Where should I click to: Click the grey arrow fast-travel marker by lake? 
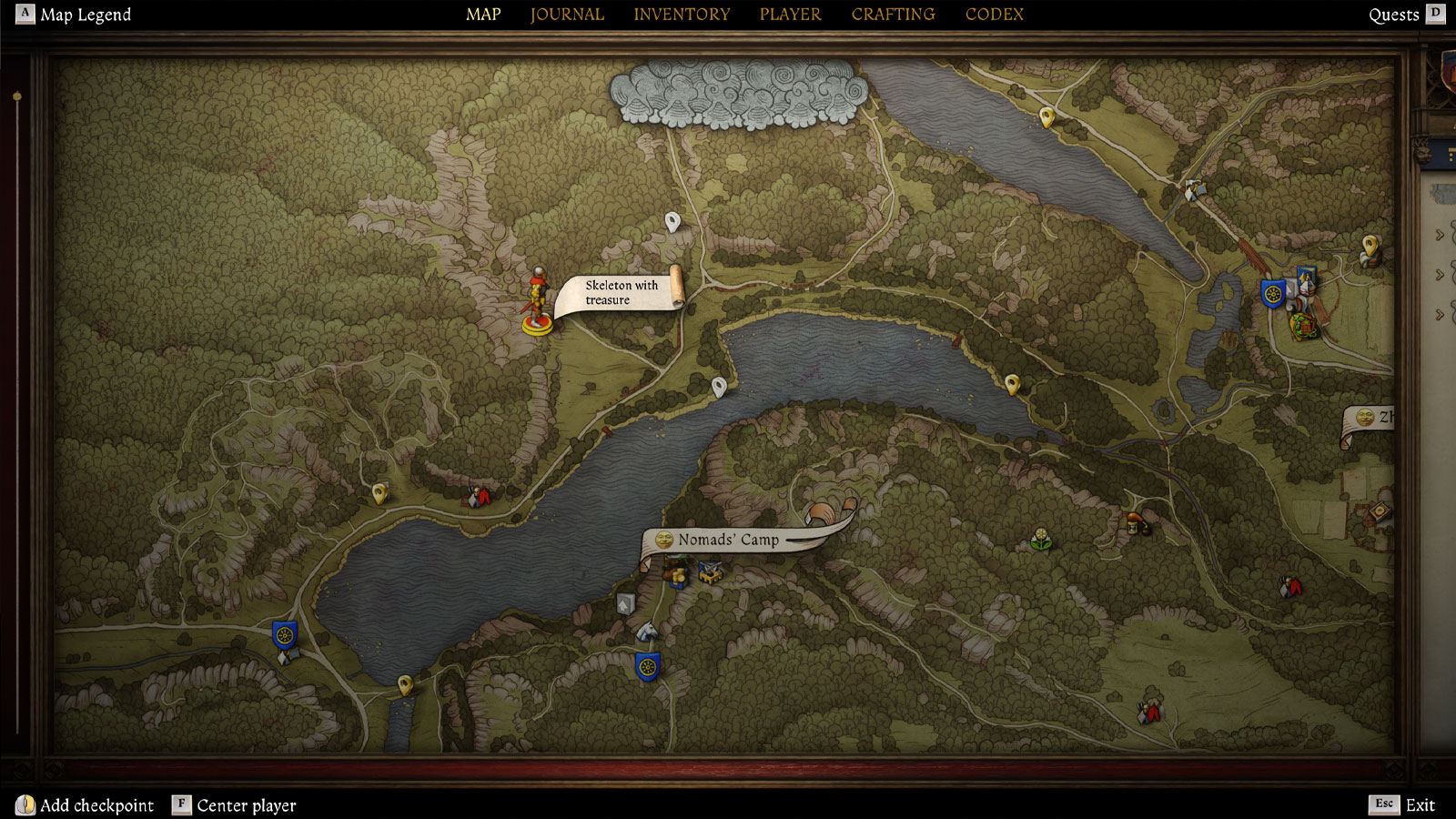pyautogui.click(x=625, y=603)
